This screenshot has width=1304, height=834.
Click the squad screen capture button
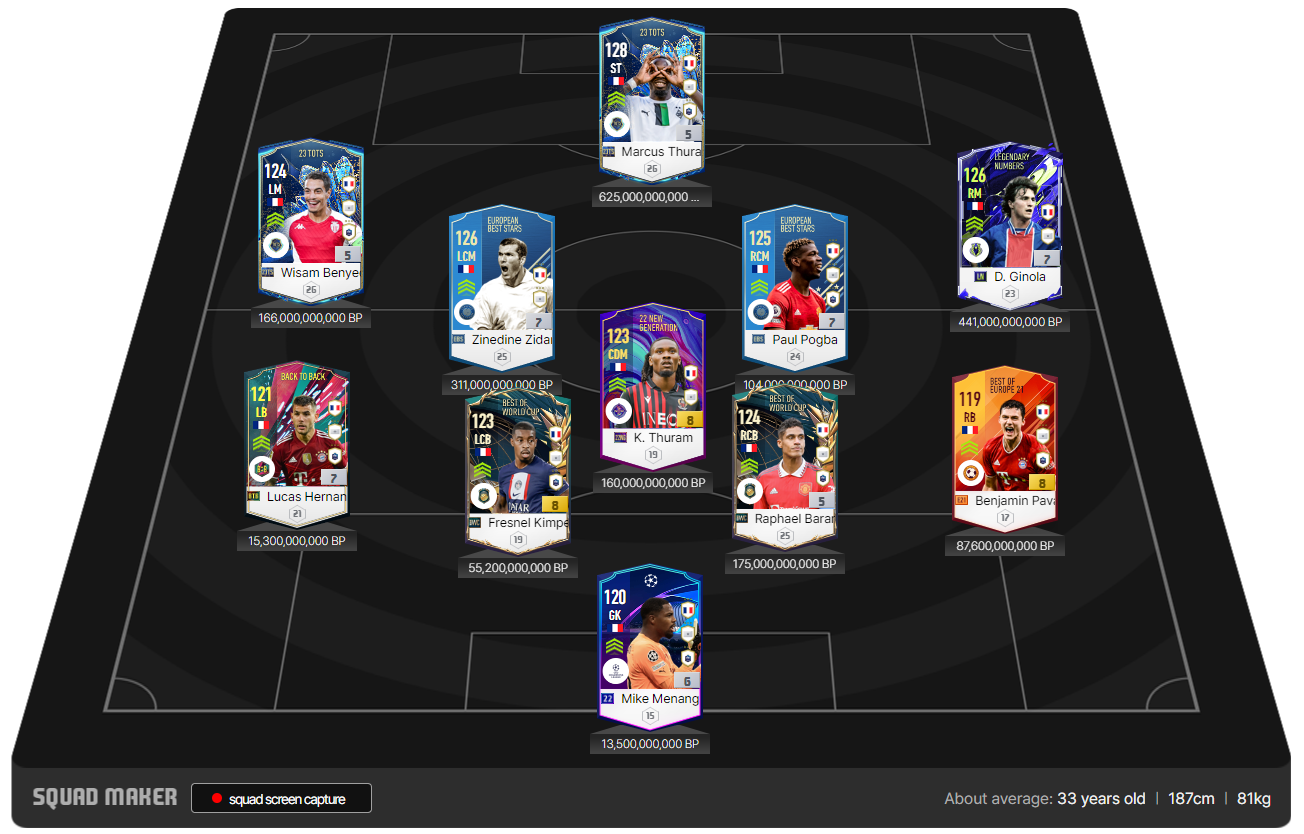281,798
